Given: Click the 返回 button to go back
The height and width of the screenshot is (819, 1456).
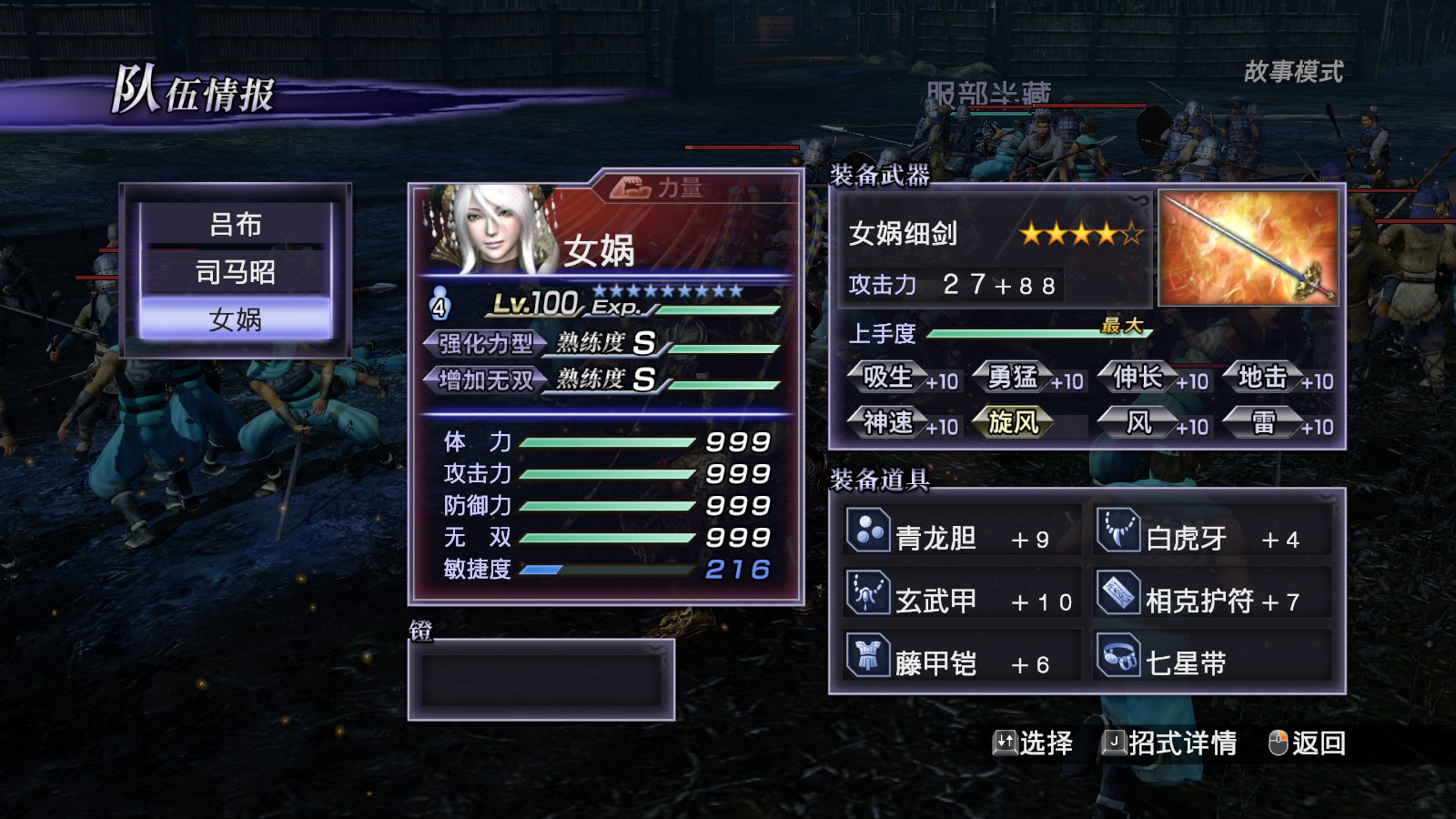Looking at the screenshot, I should [1307, 743].
